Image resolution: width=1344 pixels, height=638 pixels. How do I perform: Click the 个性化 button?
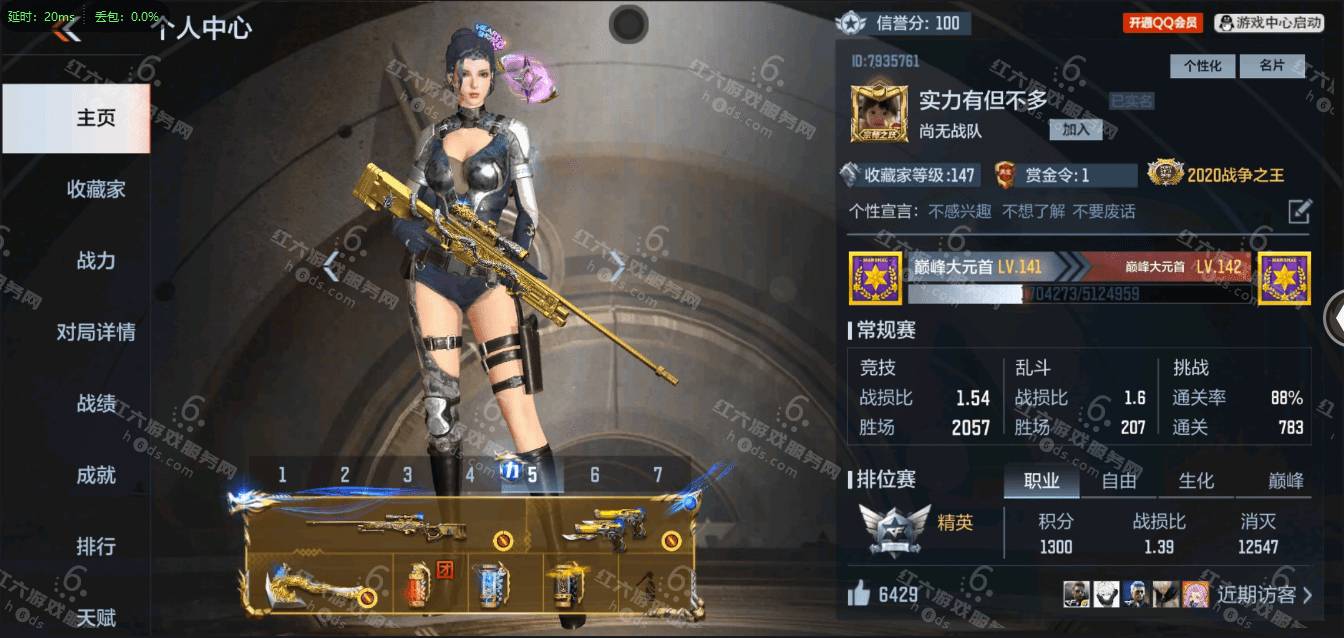pos(1202,66)
